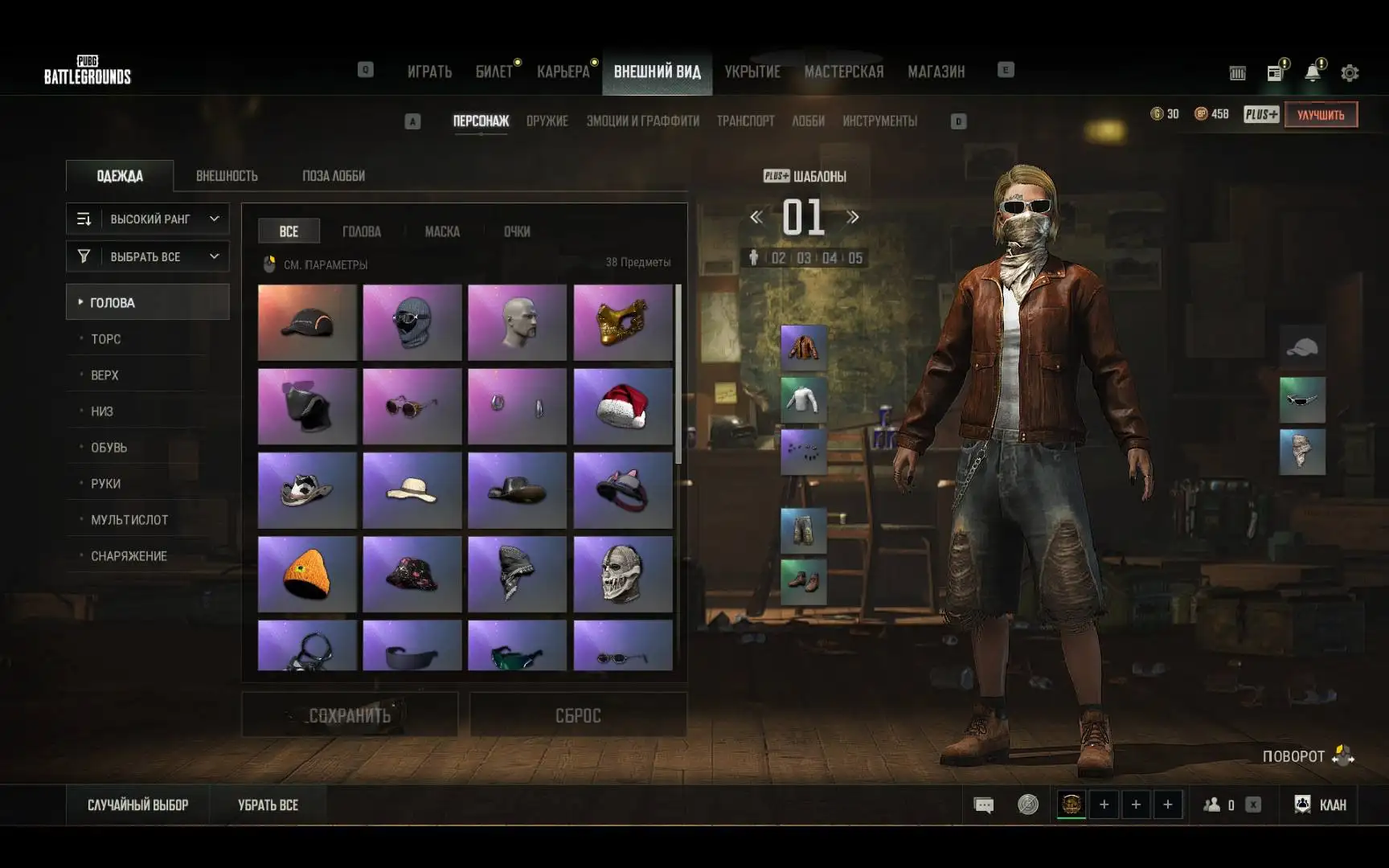Filter items by ОЧКИ glasses
The image size is (1389, 868).
click(517, 231)
